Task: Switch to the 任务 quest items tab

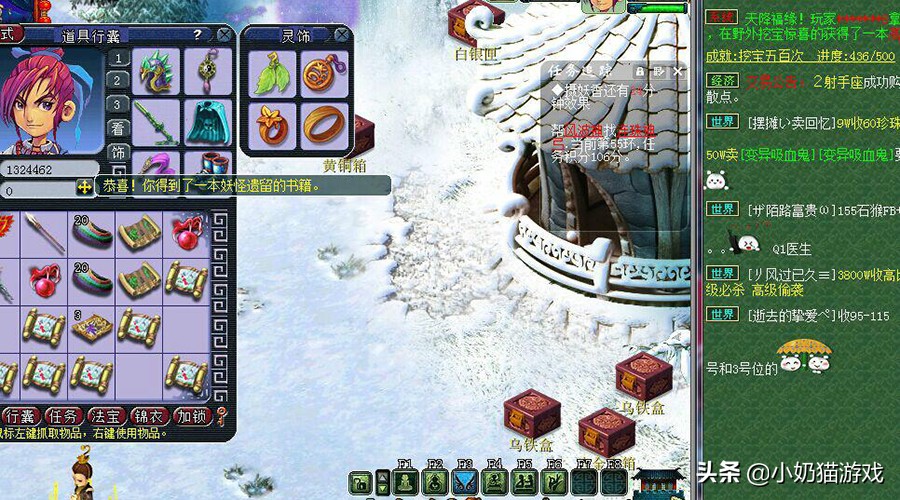Action: 64,416
